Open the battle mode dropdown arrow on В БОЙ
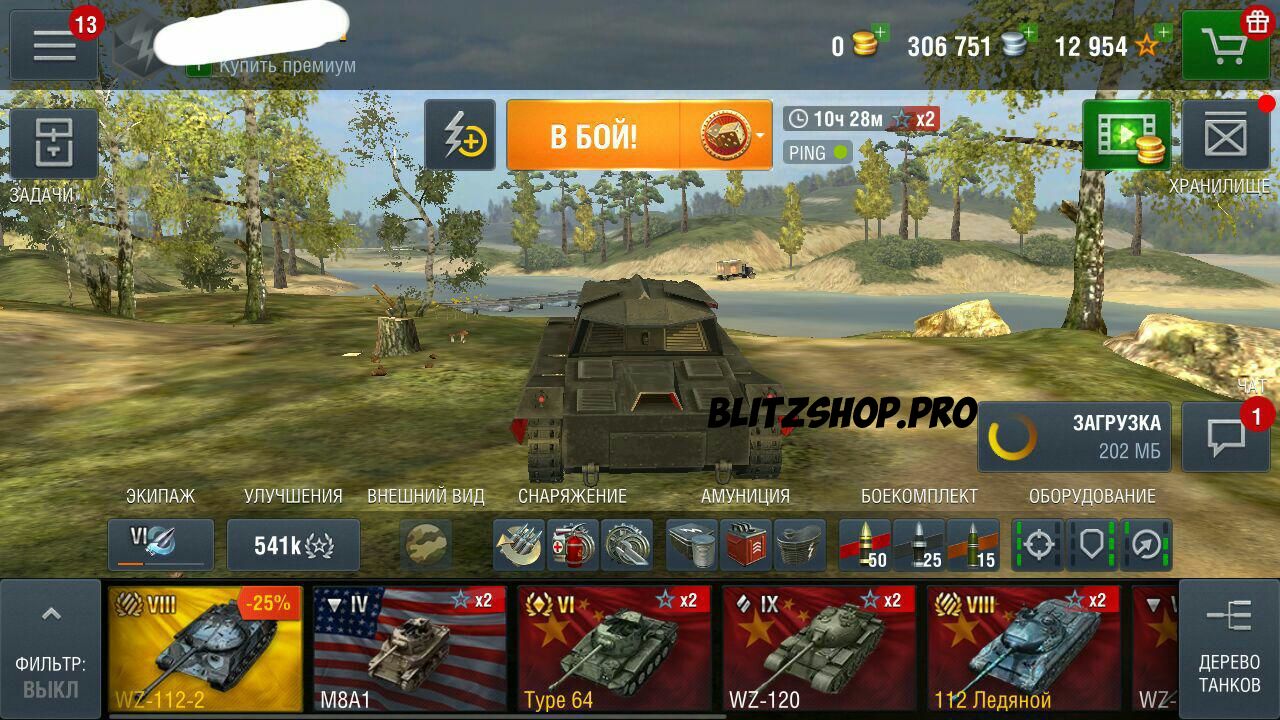Screen dimensions: 1280x720 (x=758, y=135)
